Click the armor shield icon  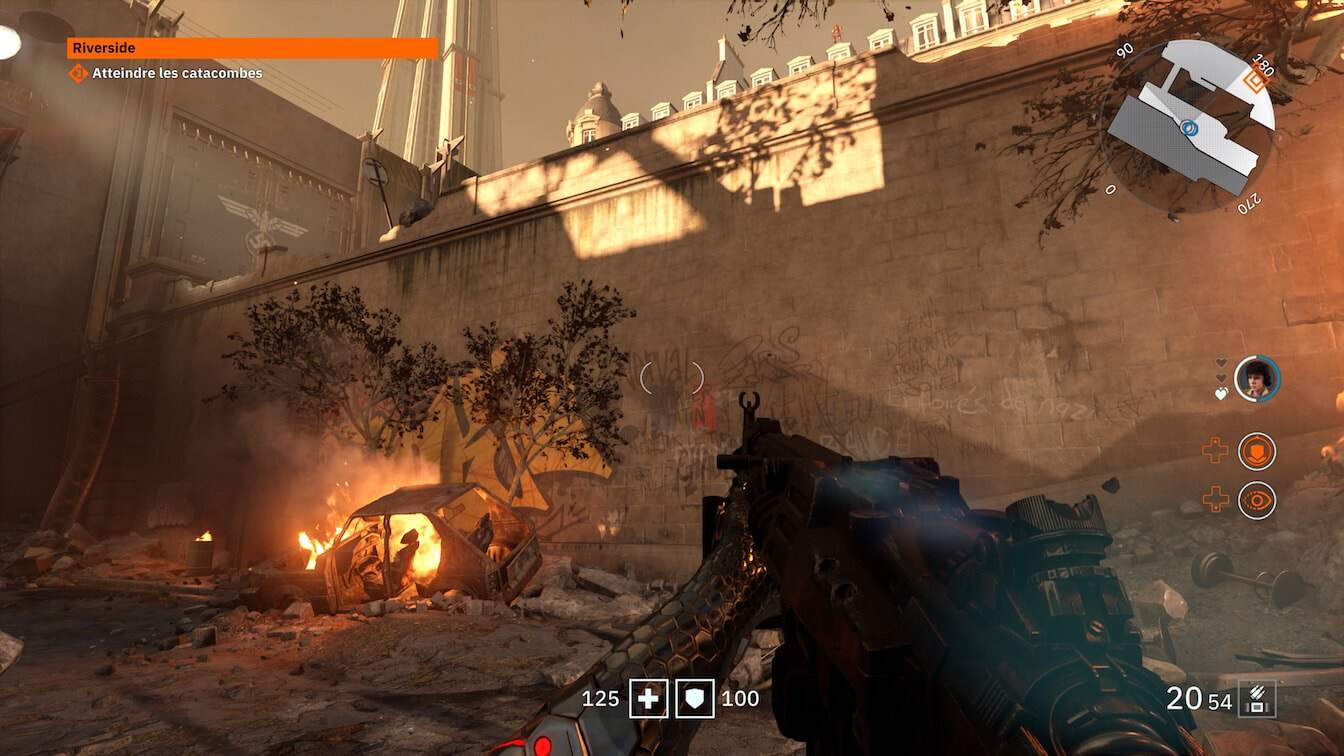pyautogui.click(x=695, y=699)
